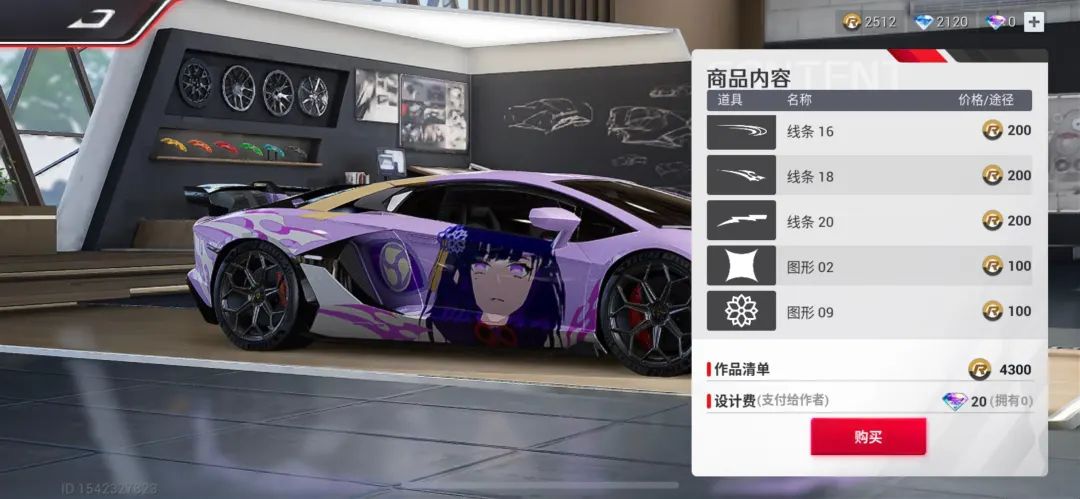
Task: Click the red 购买 purchase button
Action: 868,437
